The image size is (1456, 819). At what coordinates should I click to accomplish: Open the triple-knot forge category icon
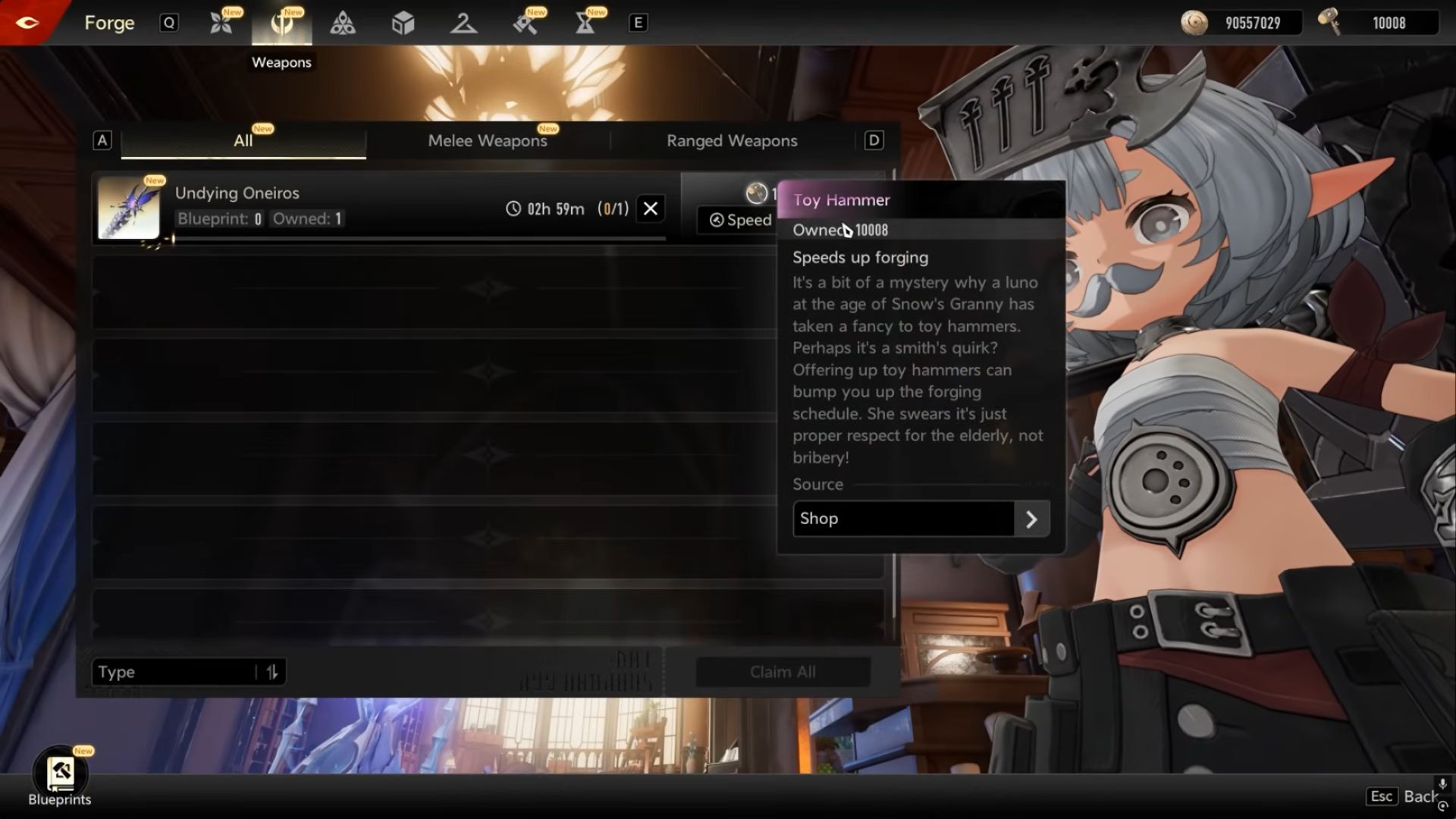342,23
